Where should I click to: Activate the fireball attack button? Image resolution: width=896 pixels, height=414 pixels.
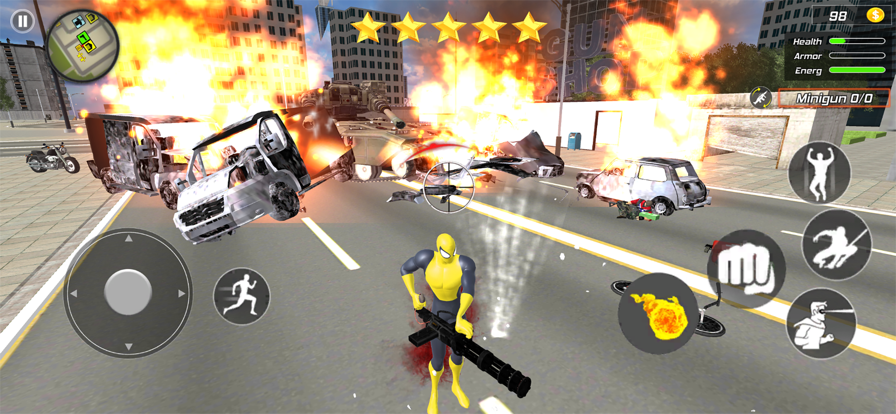click(657, 313)
